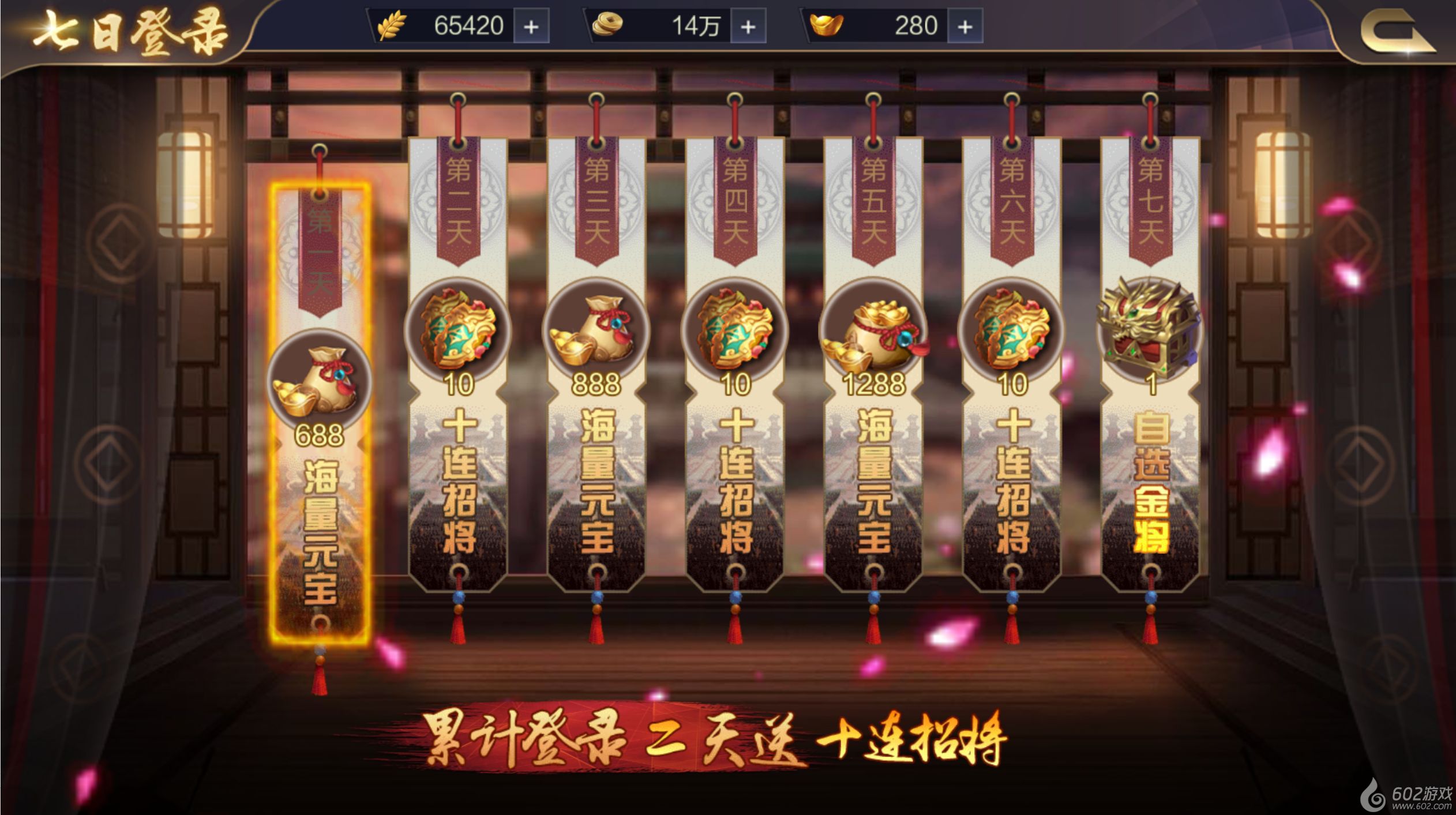This screenshot has width=1456, height=815.
Task: Open the 第五天 1288 yuanbao banner
Action: click(873, 363)
